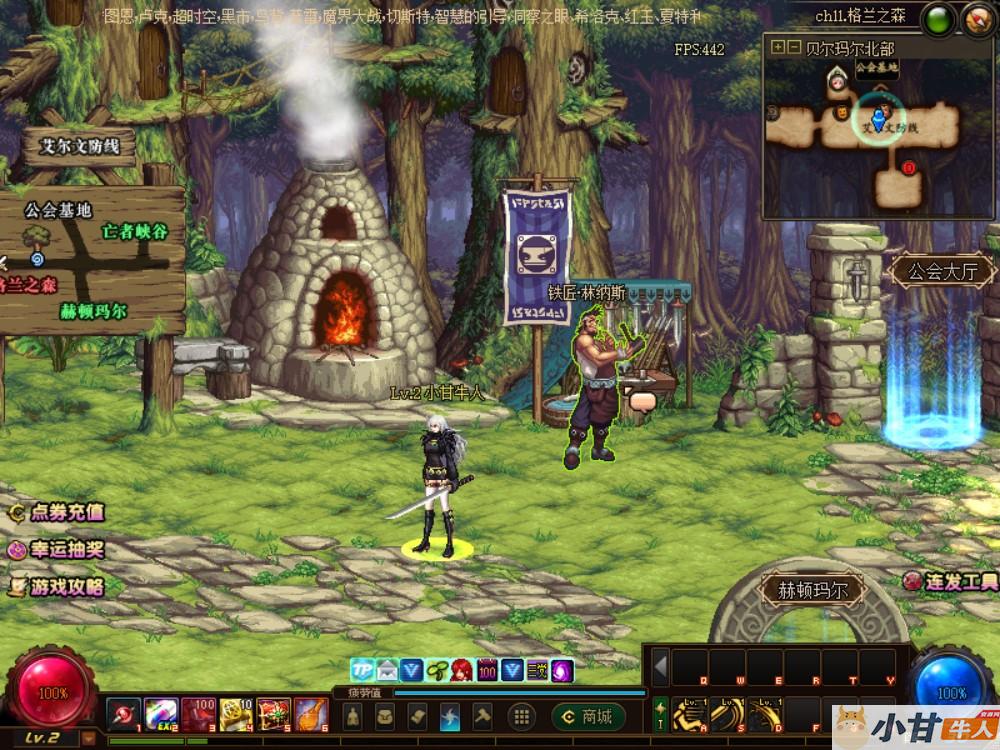Open the inventory bag icon
This screenshot has width=1000, height=750.
click(x=385, y=716)
